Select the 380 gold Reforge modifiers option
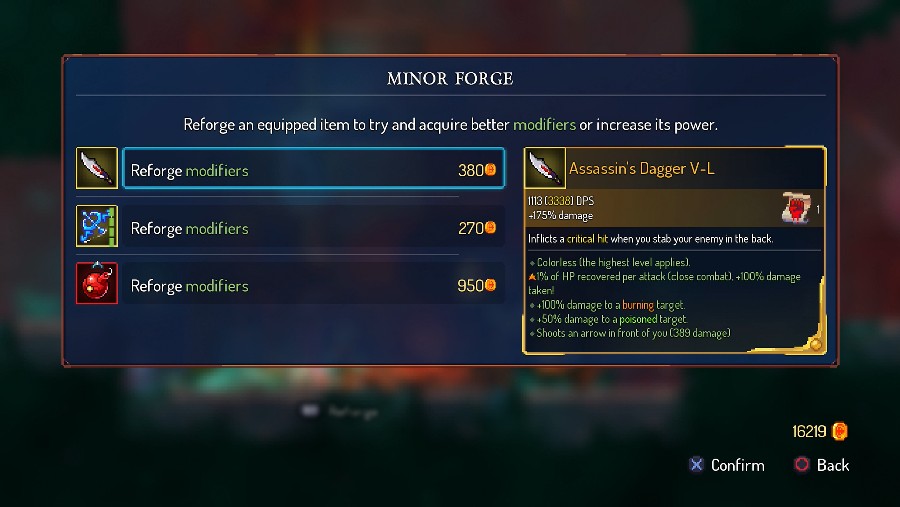The image size is (900, 507). coord(313,170)
